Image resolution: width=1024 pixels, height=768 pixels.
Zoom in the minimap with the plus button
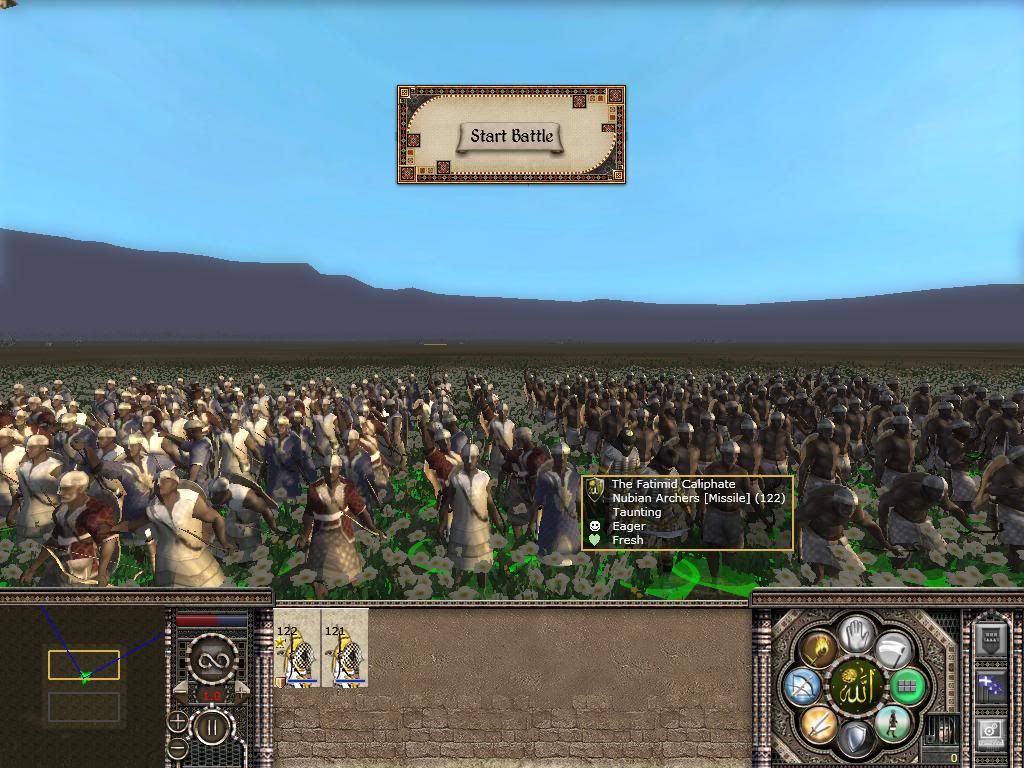pos(177,721)
